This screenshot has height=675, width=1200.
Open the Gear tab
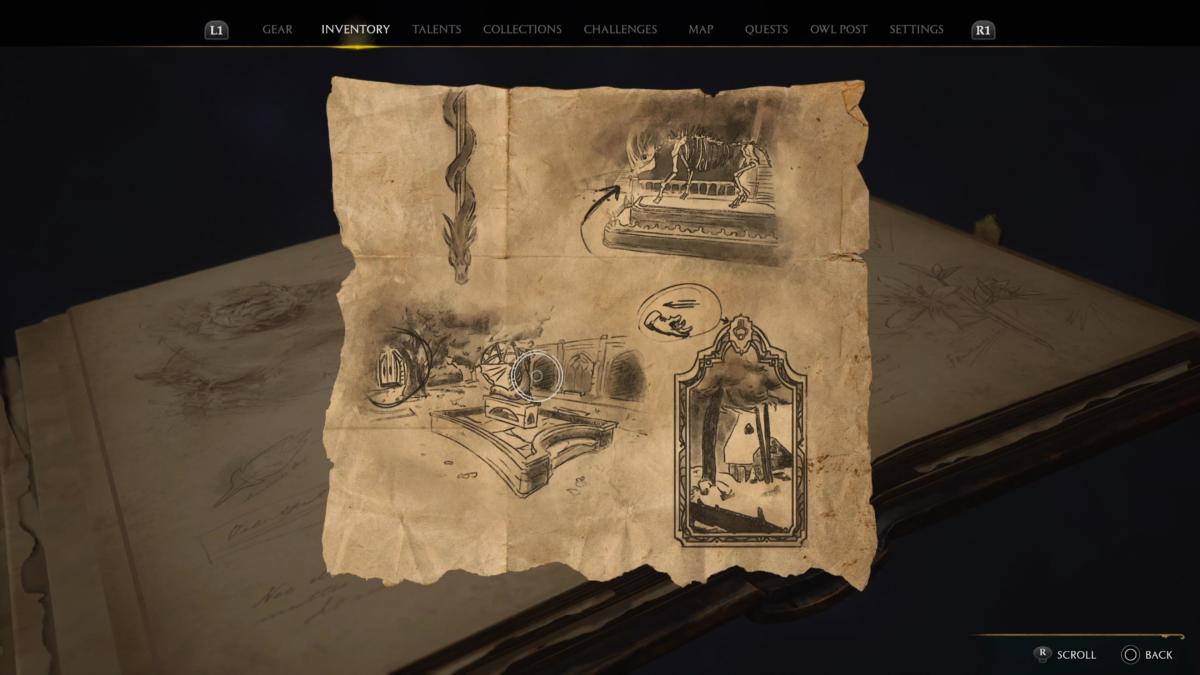[x=277, y=30]
